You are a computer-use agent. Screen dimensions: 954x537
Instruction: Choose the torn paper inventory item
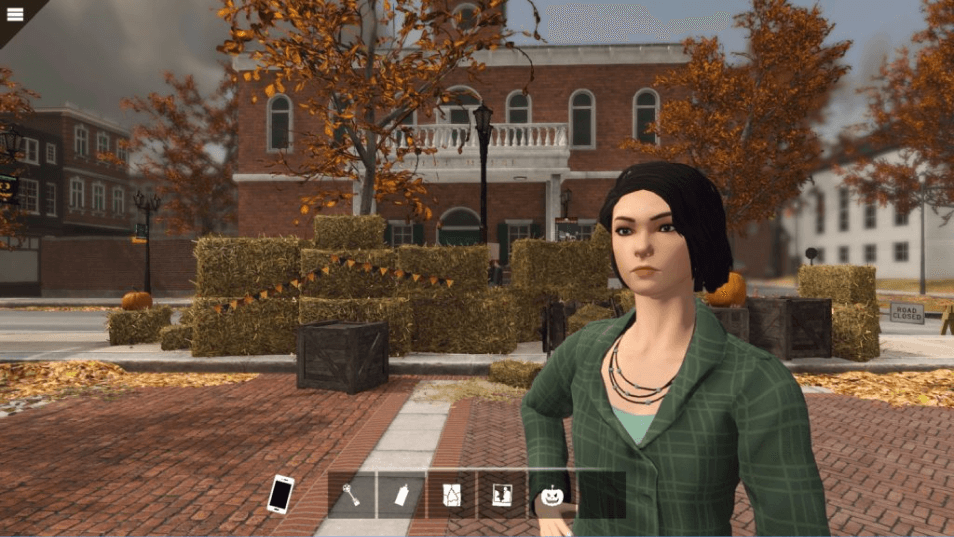(452, 494)
